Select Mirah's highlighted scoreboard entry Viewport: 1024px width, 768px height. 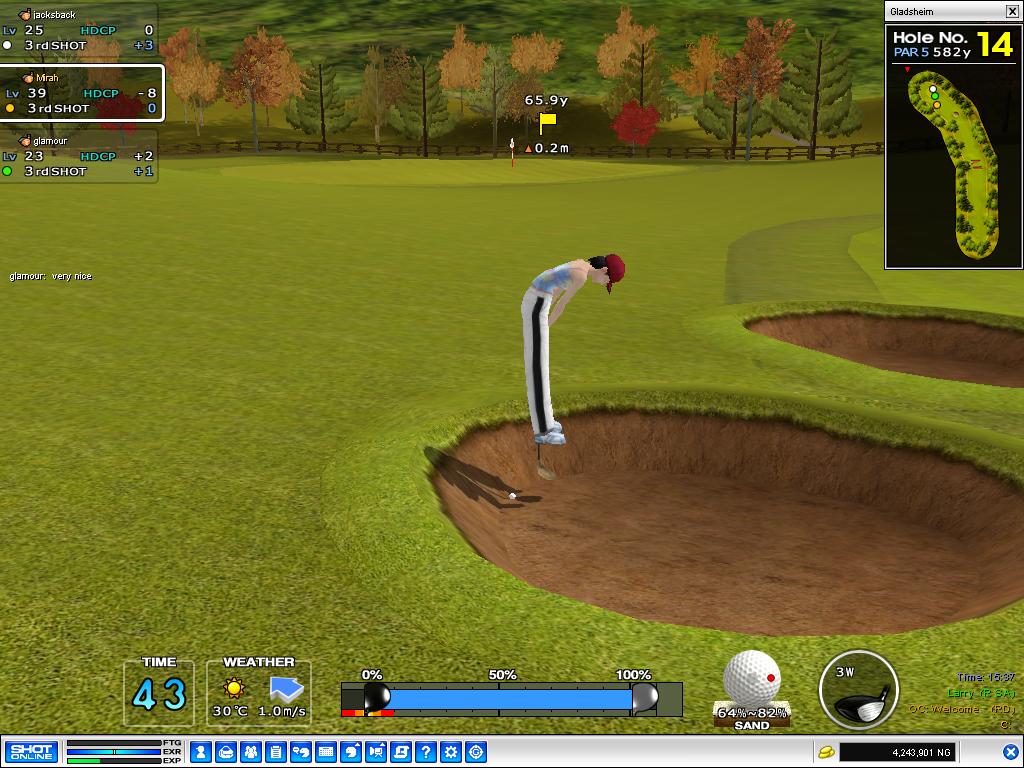coord(82,93)
